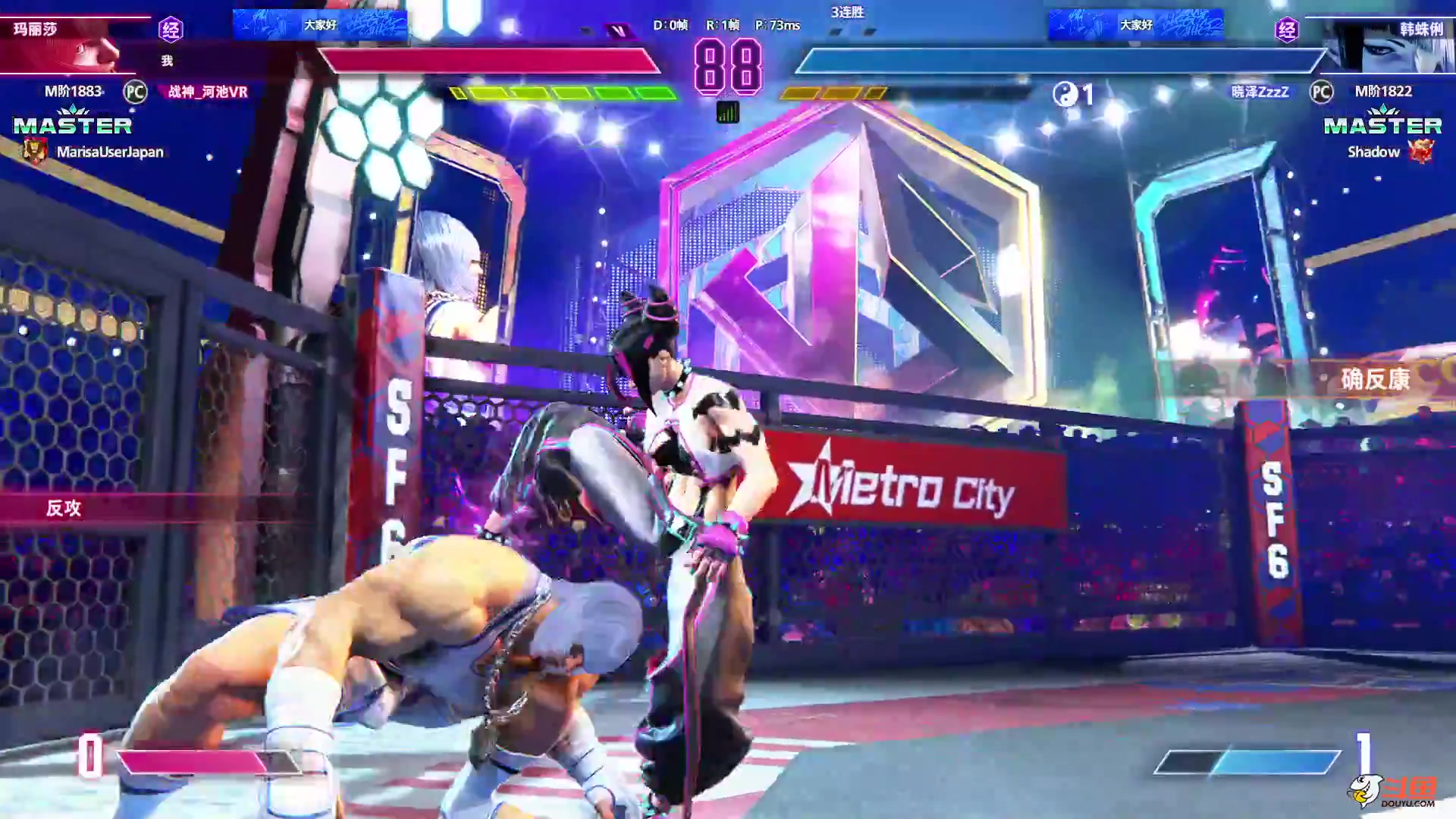
Task: Select the PC platform icon beside 战神_河池VR
Action: 135,92
